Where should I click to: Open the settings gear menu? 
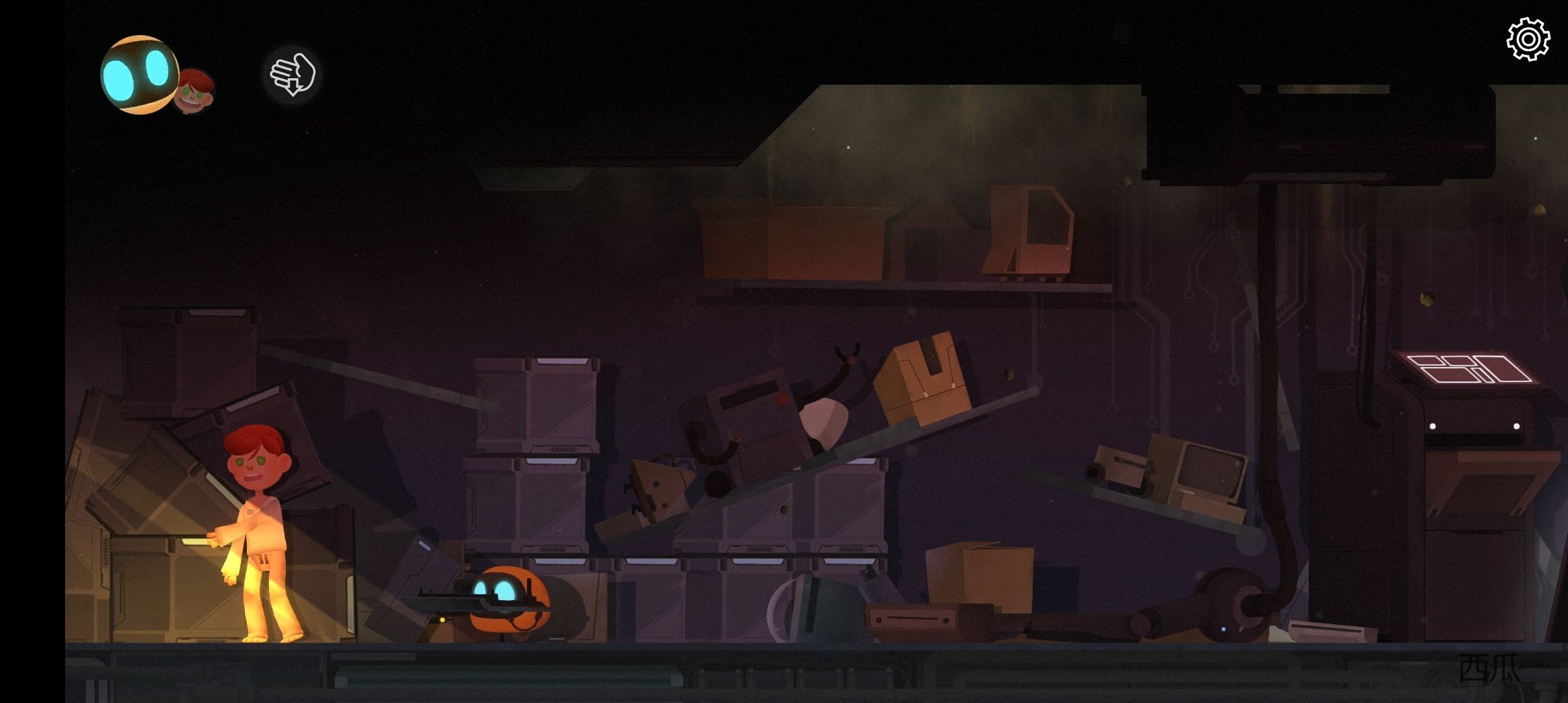point(1528,40)
